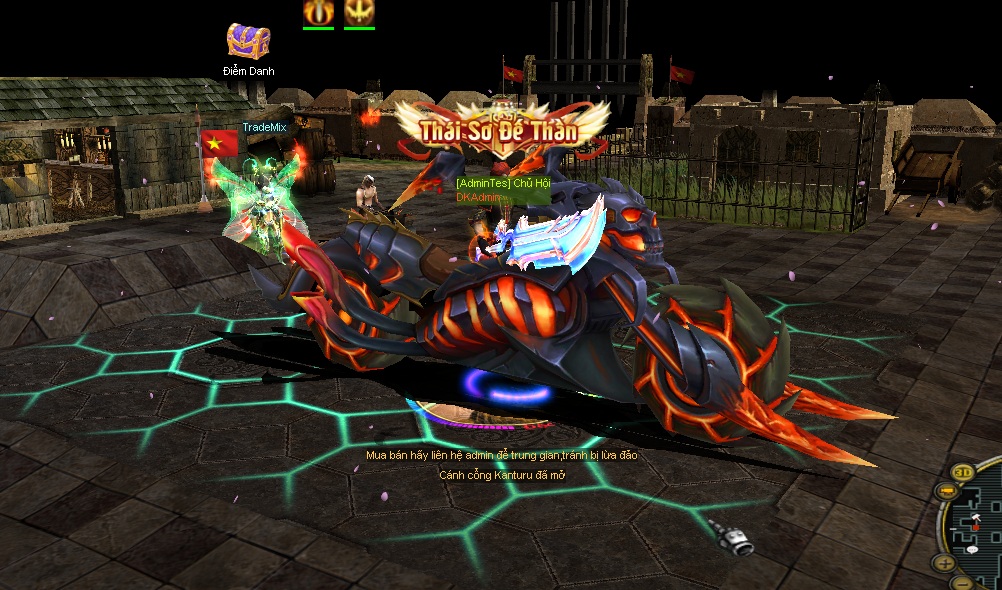The image size is (1002, 590).
Task: Zoom in the minimap with plus button
Action: point(945,562)
